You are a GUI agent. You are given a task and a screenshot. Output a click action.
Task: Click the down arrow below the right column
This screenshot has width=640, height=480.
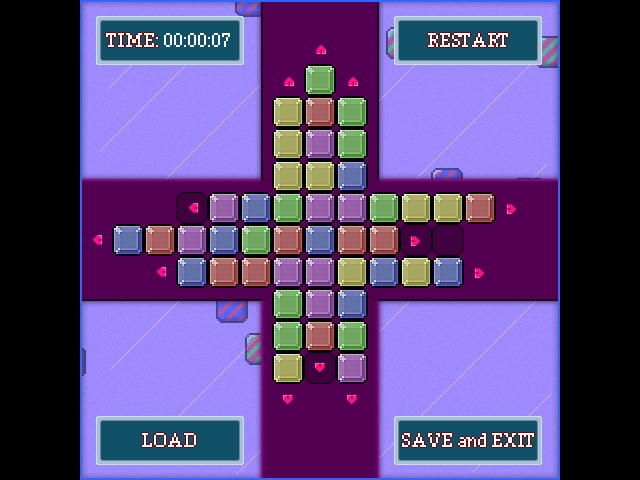352,399
